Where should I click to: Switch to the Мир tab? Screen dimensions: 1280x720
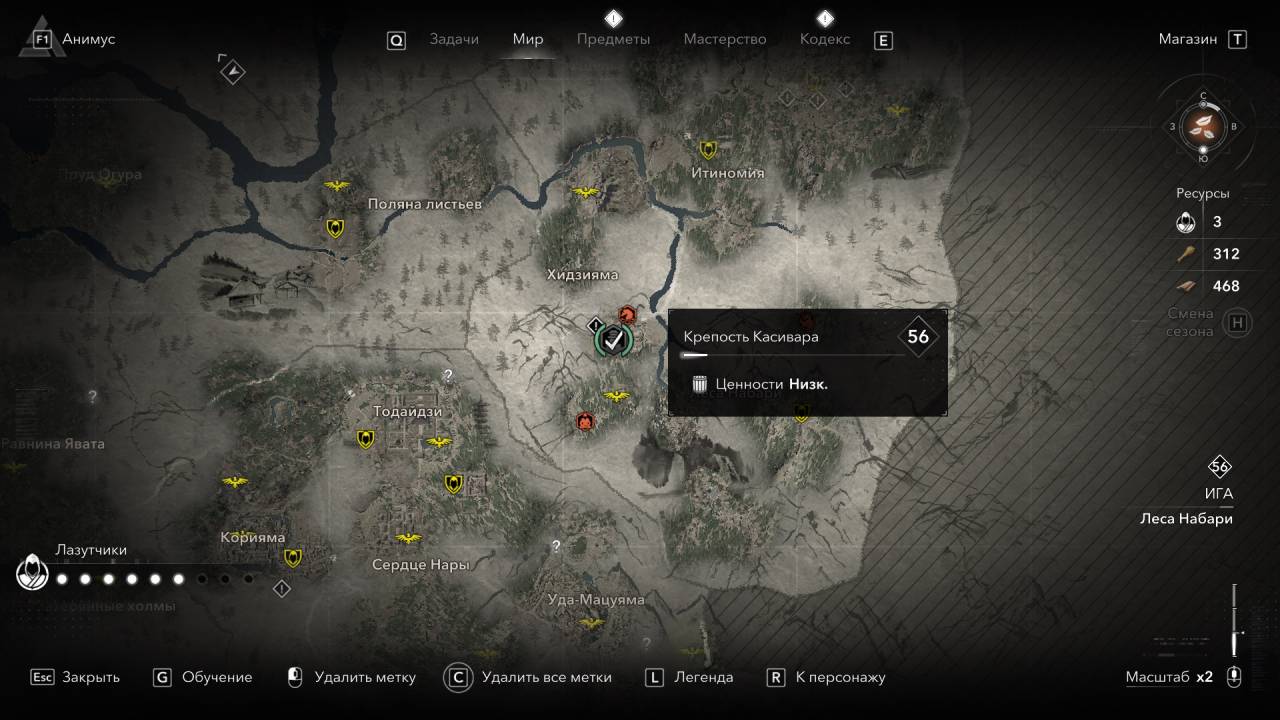[x=528, y=39]
